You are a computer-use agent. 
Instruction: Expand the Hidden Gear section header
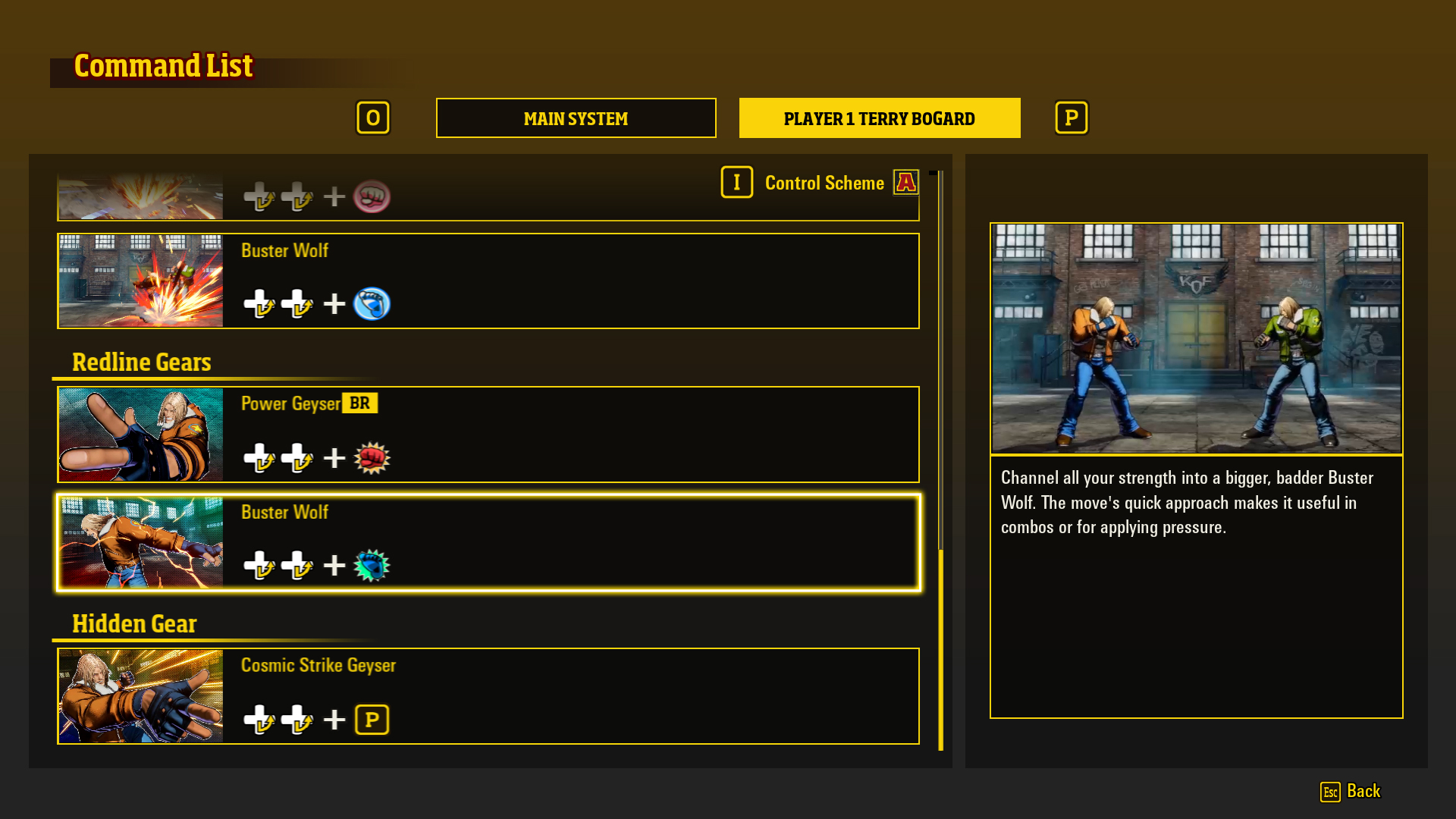134,624
